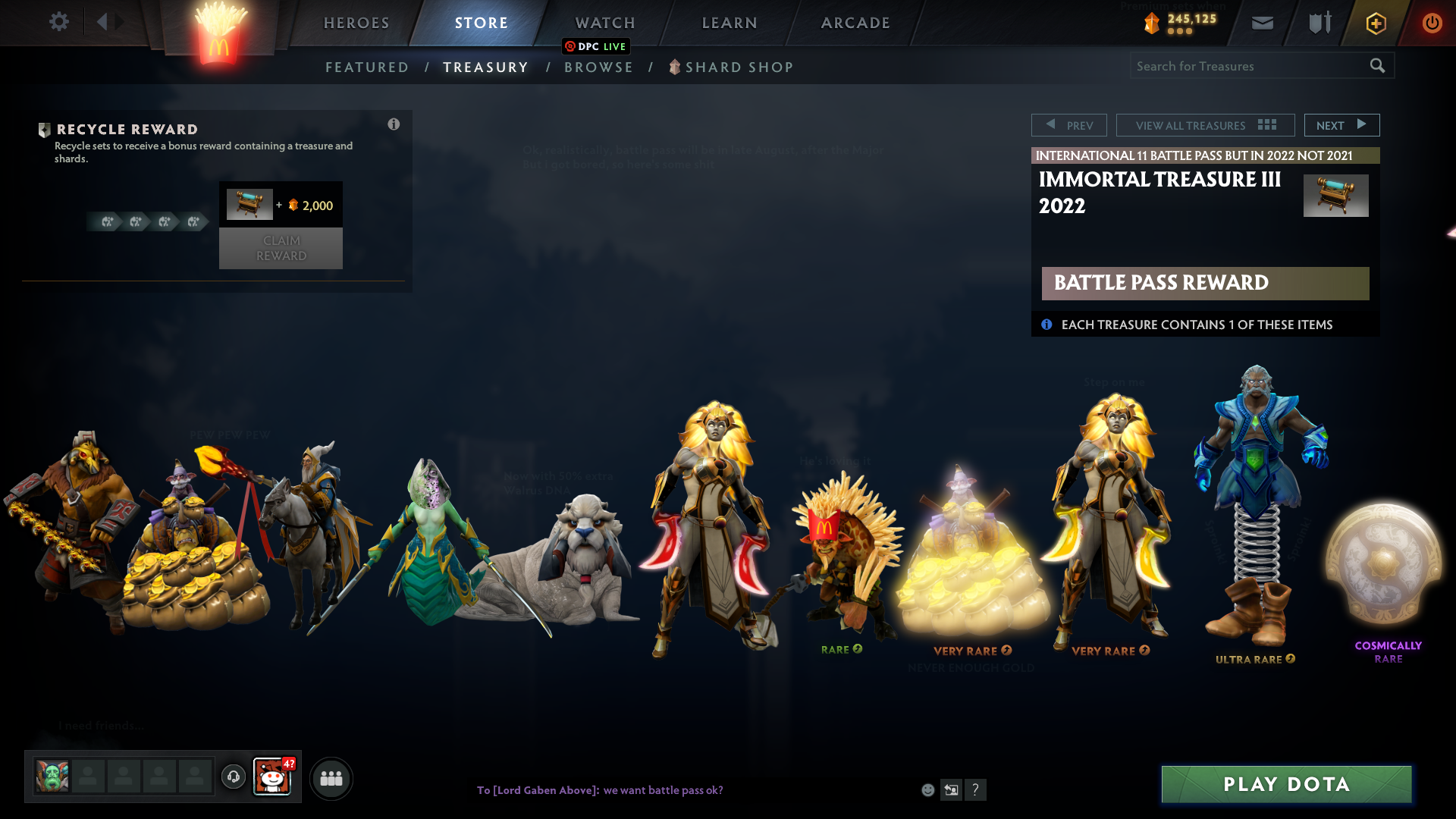Advance to the Next treasure

click(1341, 125)
